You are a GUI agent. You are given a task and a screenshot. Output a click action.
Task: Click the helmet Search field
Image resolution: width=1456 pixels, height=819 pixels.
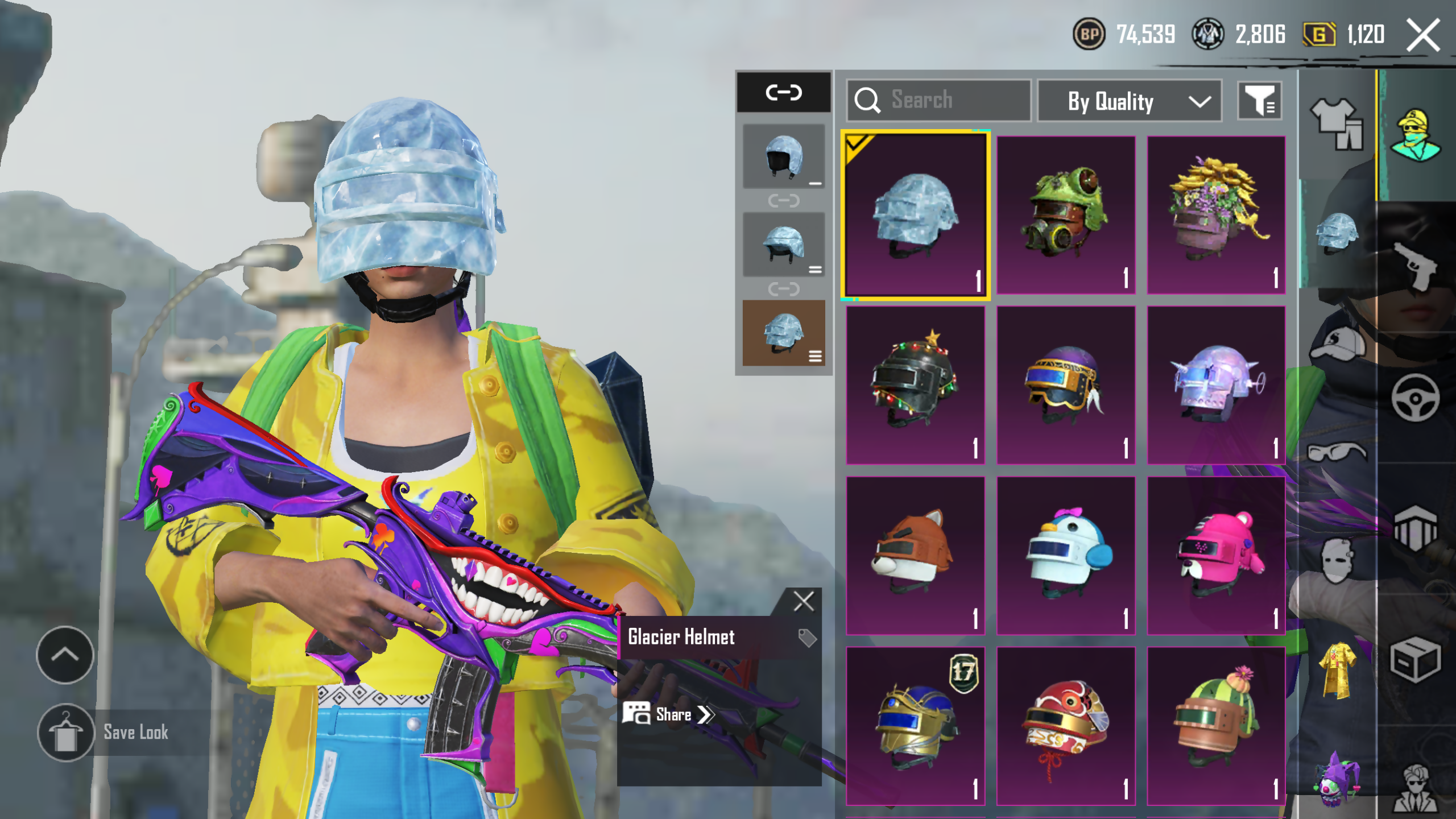coord(938,100)
